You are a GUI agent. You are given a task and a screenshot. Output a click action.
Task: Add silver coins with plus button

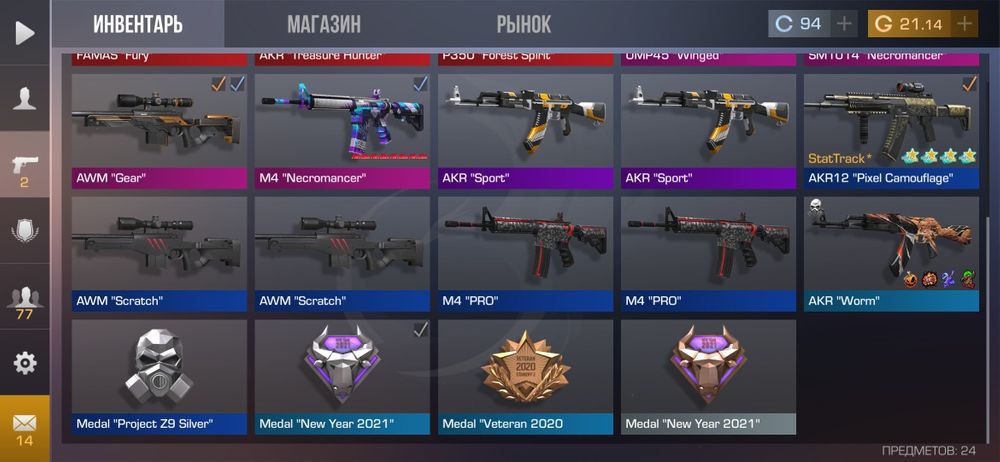coord(844,24)
